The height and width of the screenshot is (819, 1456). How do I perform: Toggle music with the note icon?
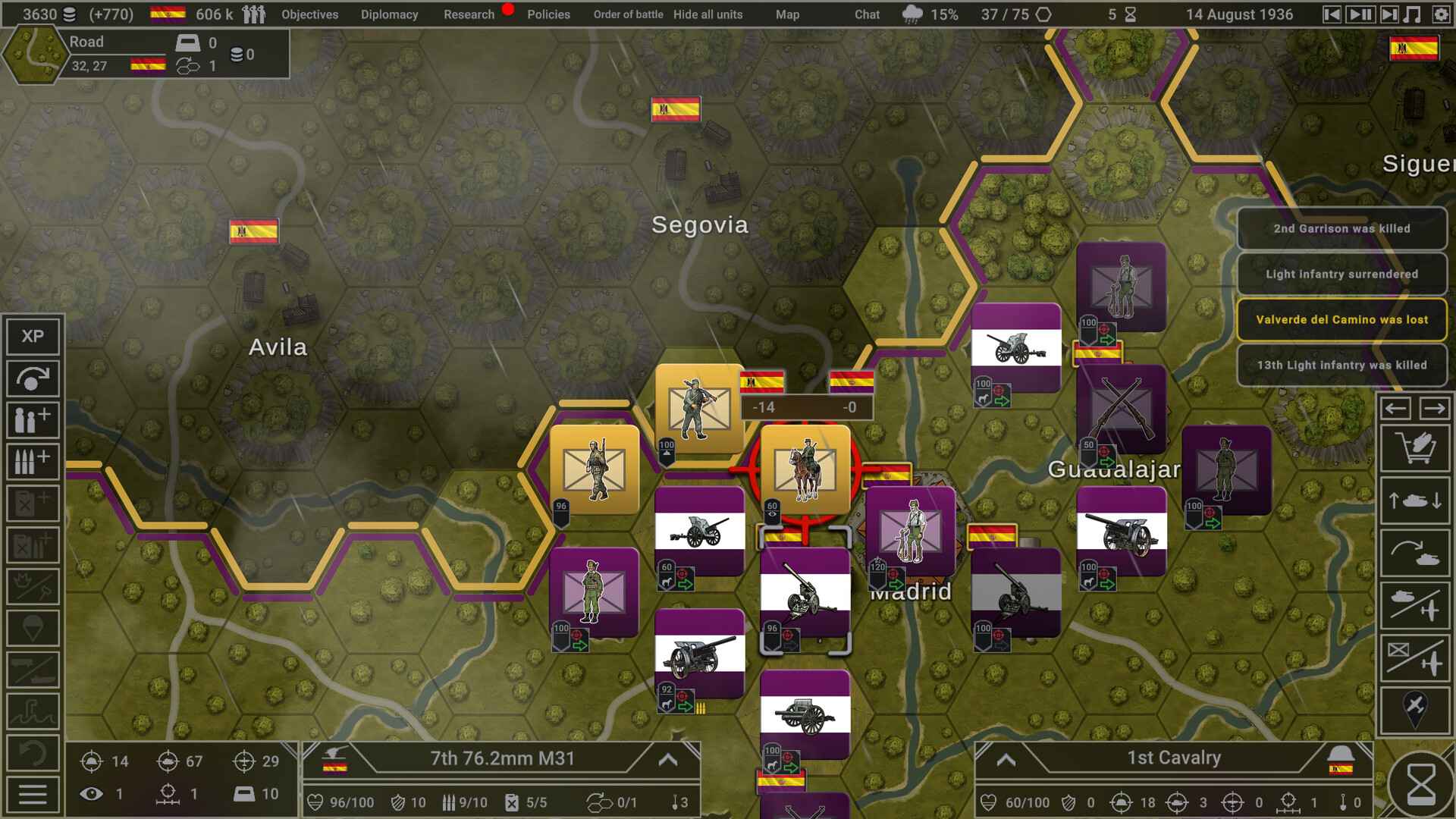pos(1414,13)
